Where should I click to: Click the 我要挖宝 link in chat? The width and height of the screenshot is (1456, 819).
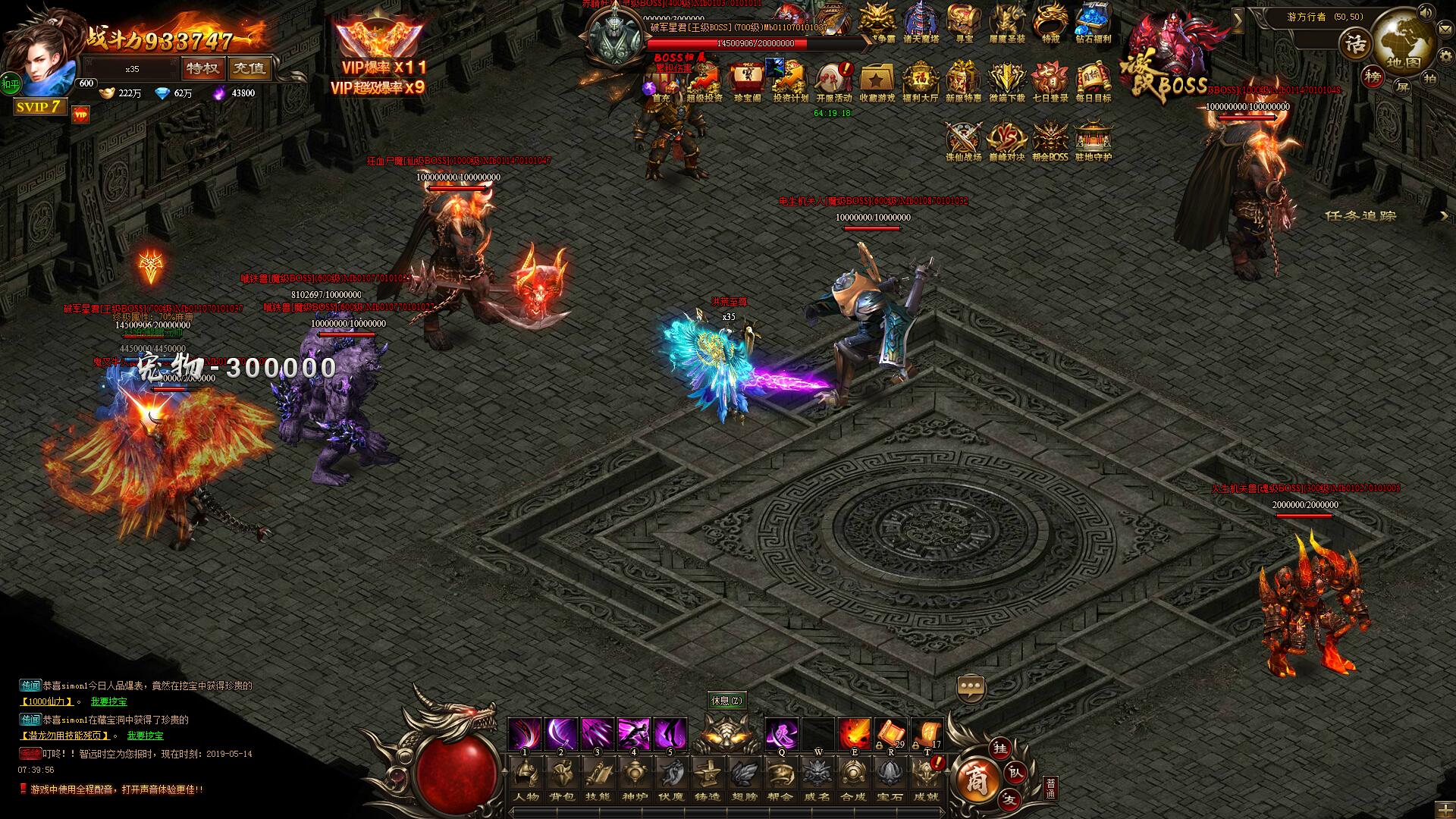click(109, 702)
